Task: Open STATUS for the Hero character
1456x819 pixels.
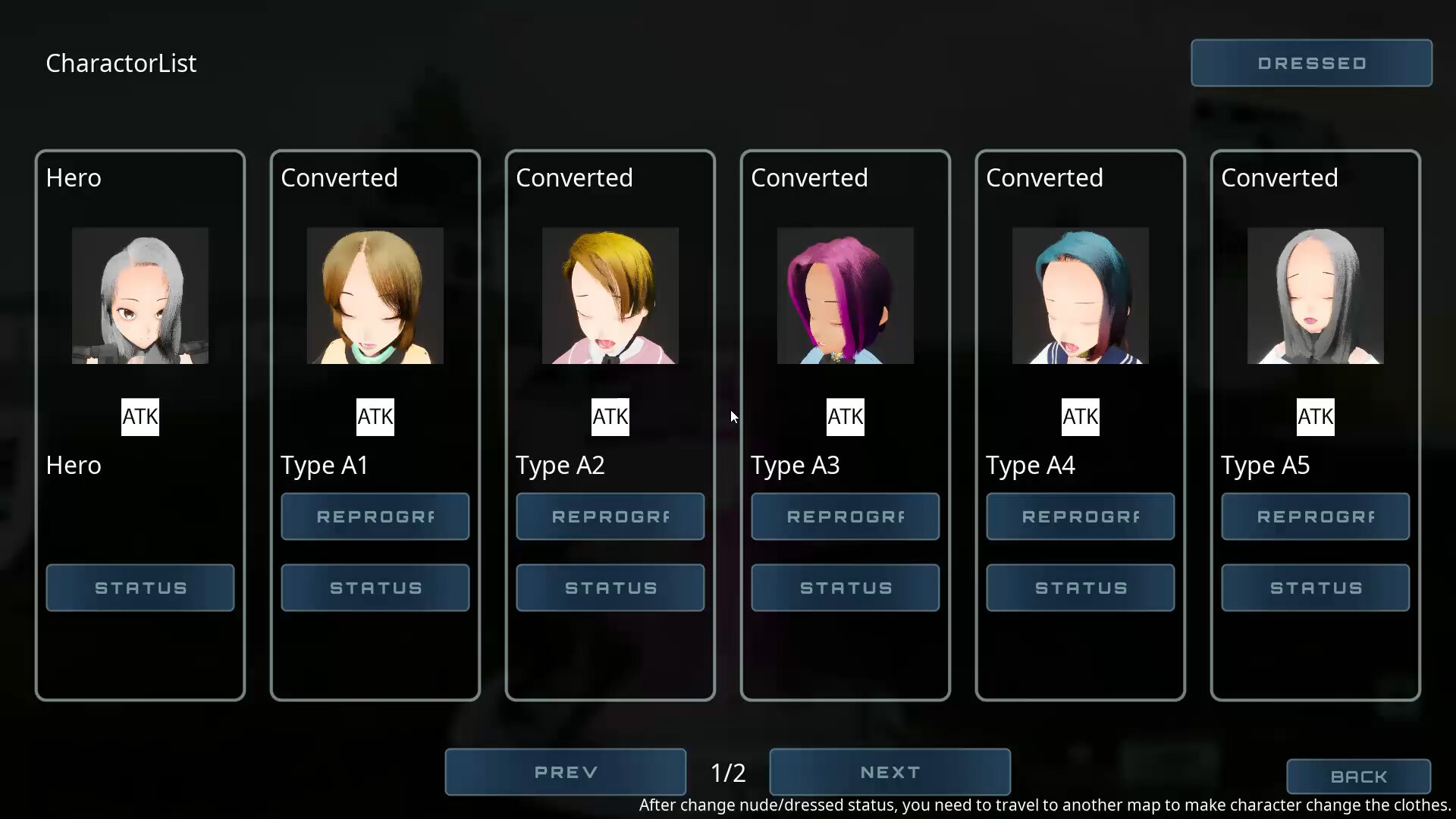Action: click(x=140, y=588)
